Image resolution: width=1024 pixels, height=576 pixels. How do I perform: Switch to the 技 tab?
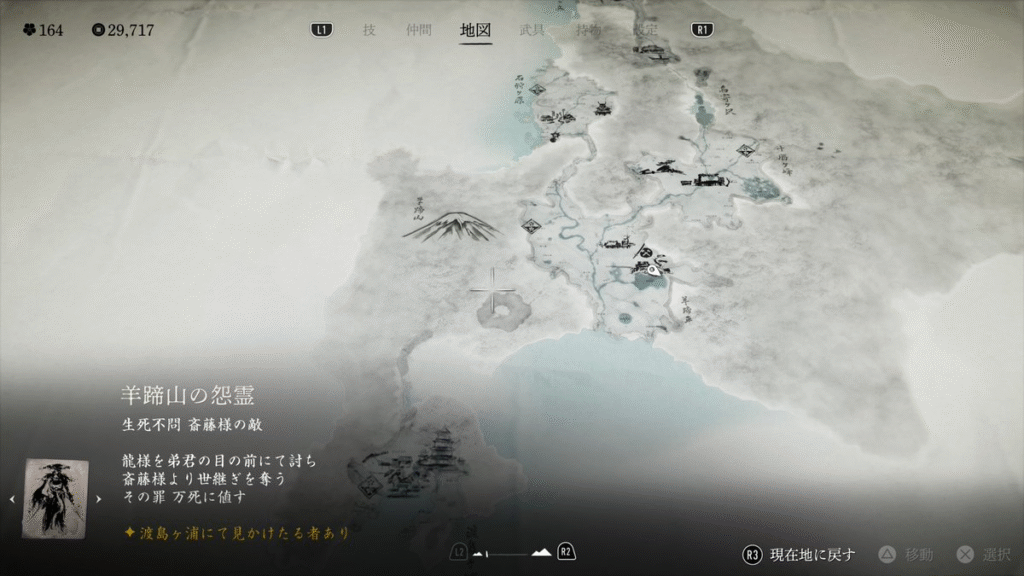click(x=369, y=30)
